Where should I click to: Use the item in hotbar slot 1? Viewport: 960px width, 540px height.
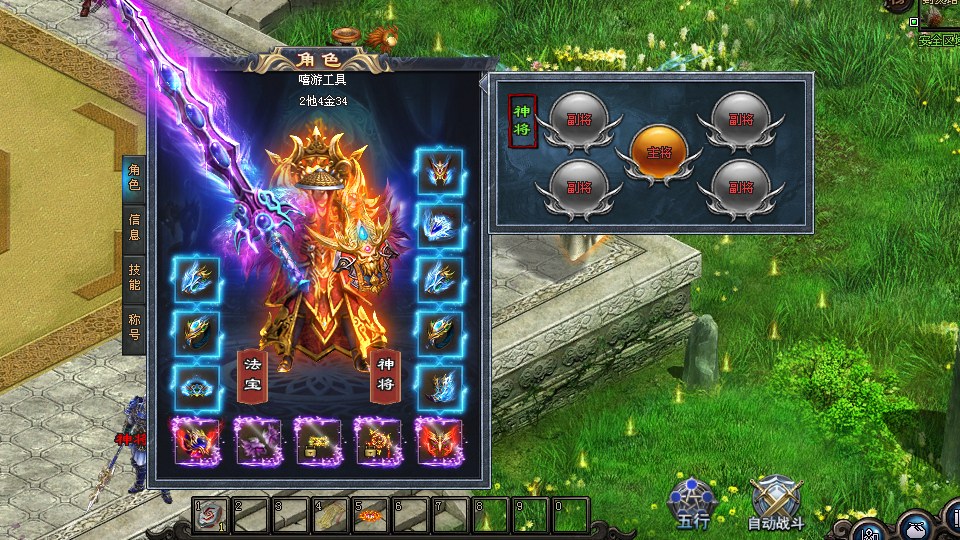pos(211,515)
